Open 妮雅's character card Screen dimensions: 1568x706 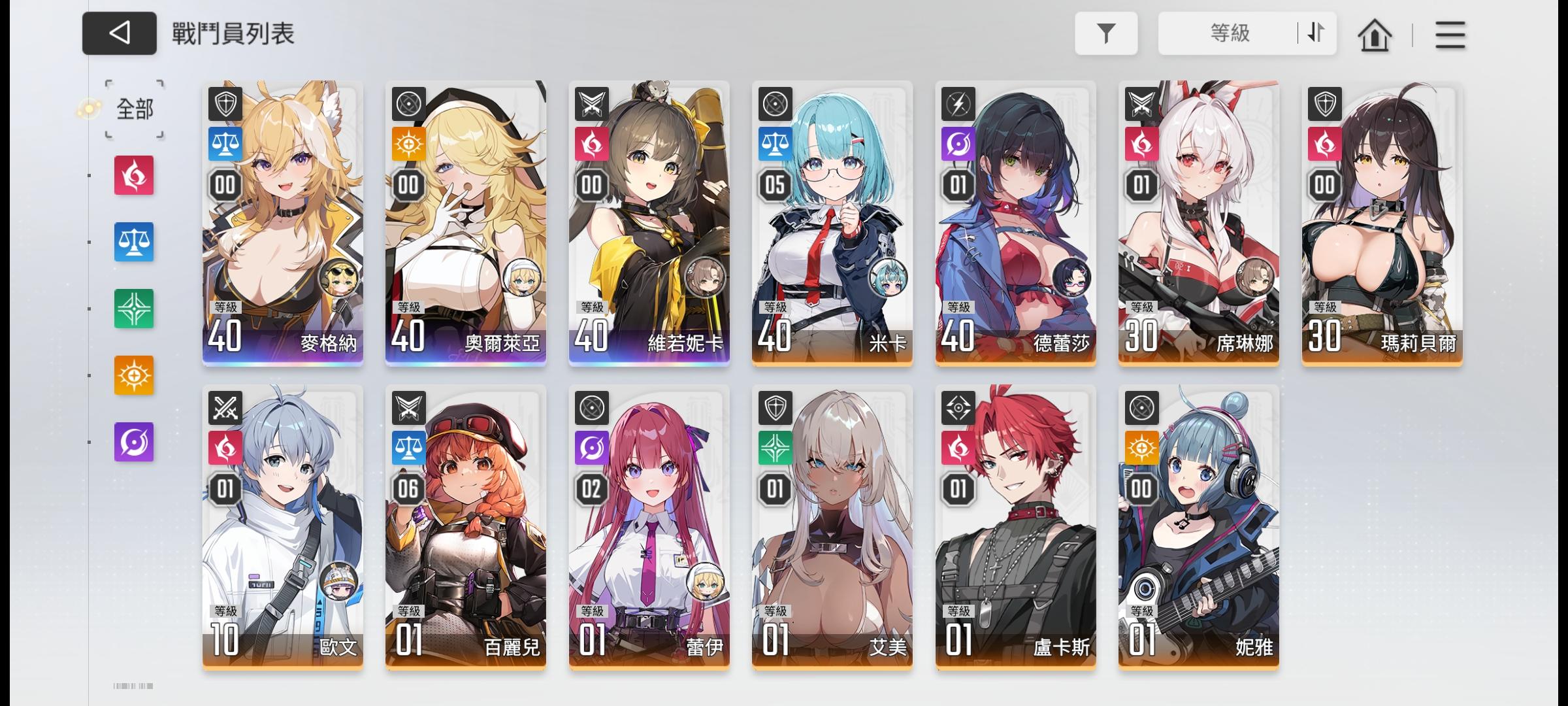[1198, 536]
